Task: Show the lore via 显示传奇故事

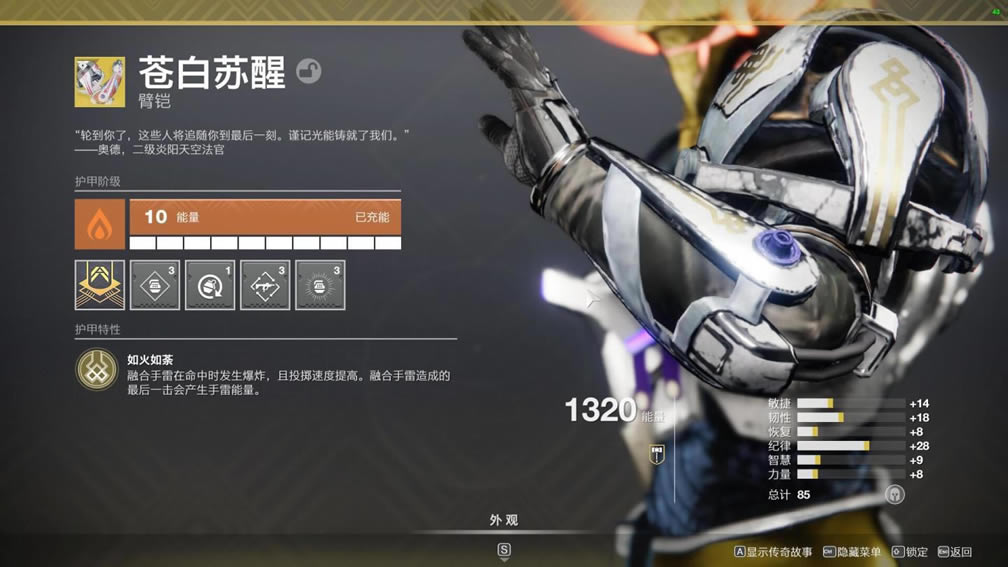Action: coord(773,552)
